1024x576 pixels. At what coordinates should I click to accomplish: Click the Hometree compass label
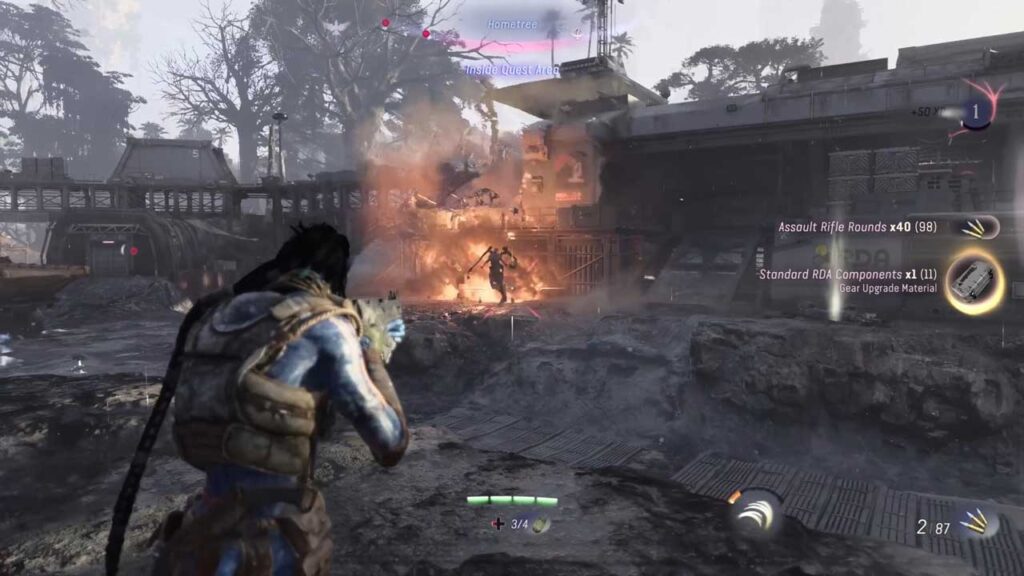(510, 23)
